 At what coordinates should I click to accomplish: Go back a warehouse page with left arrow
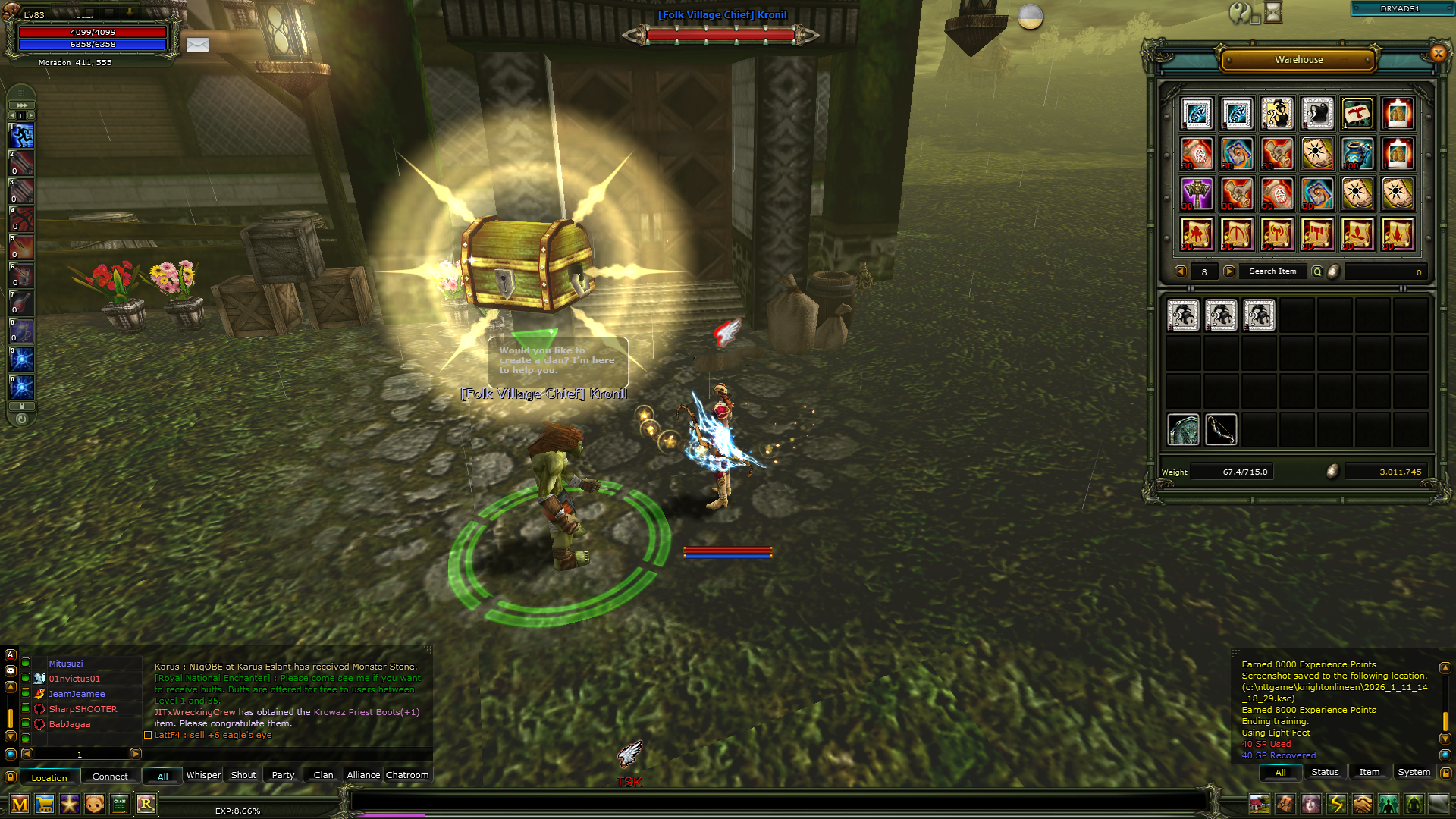1181,271
